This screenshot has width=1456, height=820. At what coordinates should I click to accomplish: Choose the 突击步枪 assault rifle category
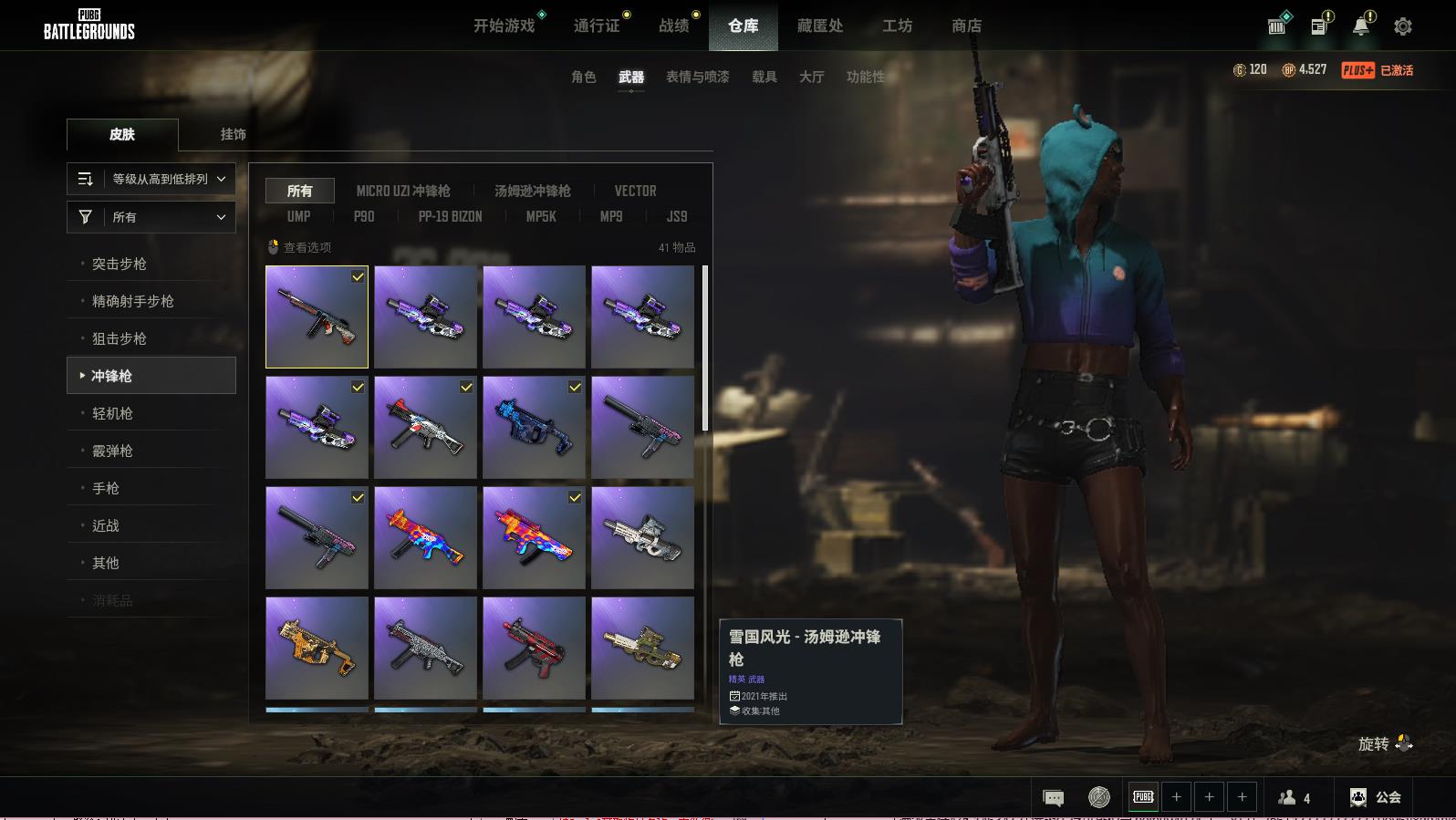(x=120, y=264)
